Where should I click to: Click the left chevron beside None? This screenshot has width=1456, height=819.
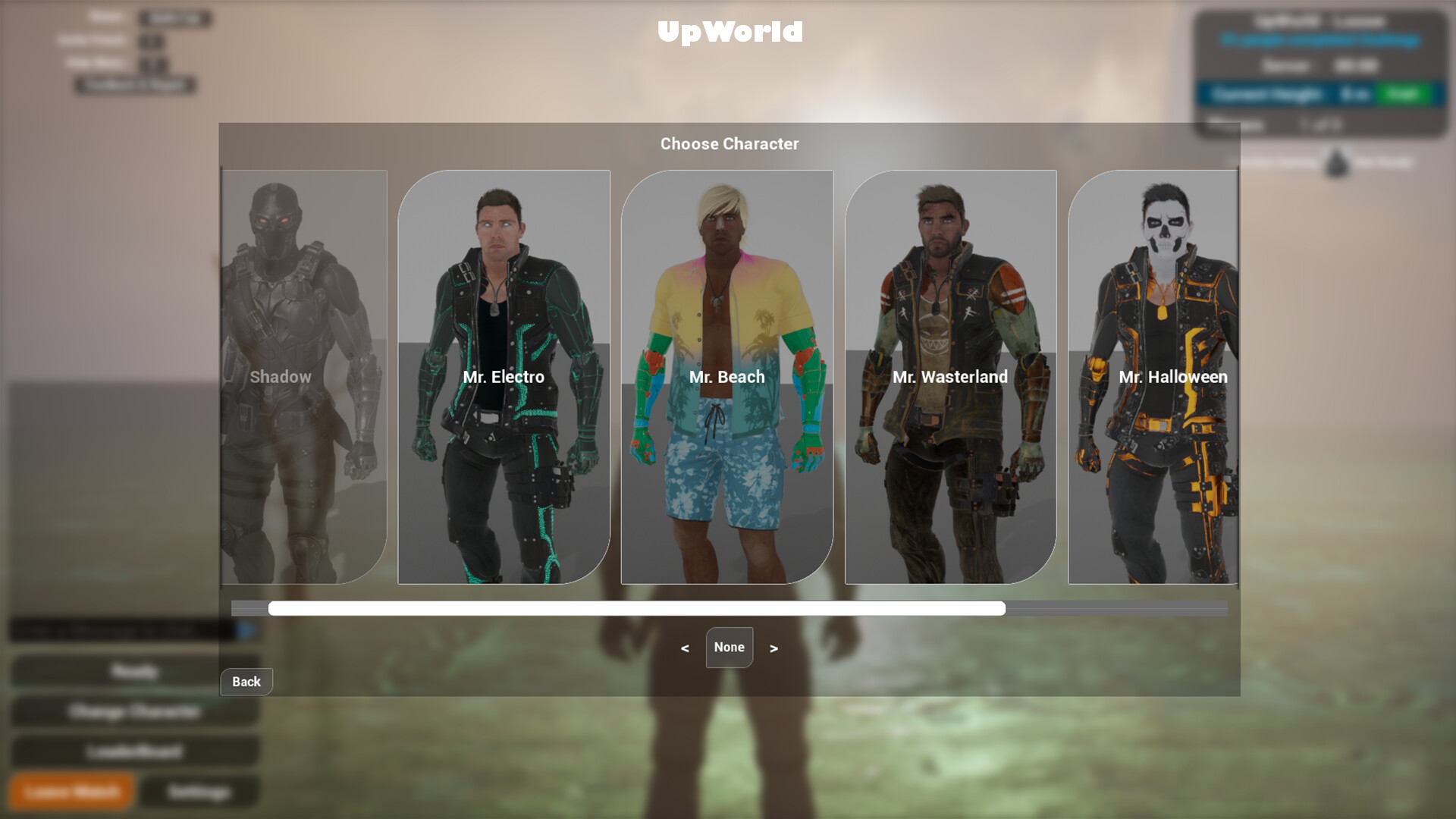point(685,648)
